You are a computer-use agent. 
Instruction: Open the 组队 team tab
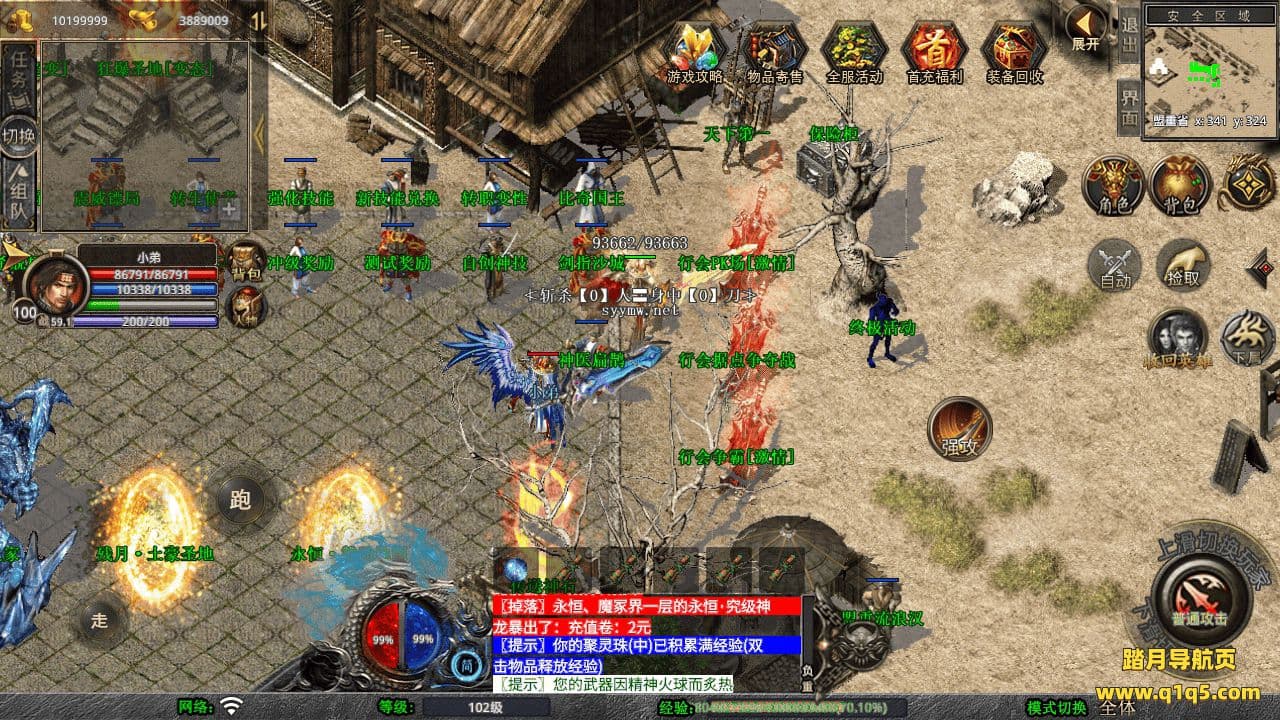point(19,192)
